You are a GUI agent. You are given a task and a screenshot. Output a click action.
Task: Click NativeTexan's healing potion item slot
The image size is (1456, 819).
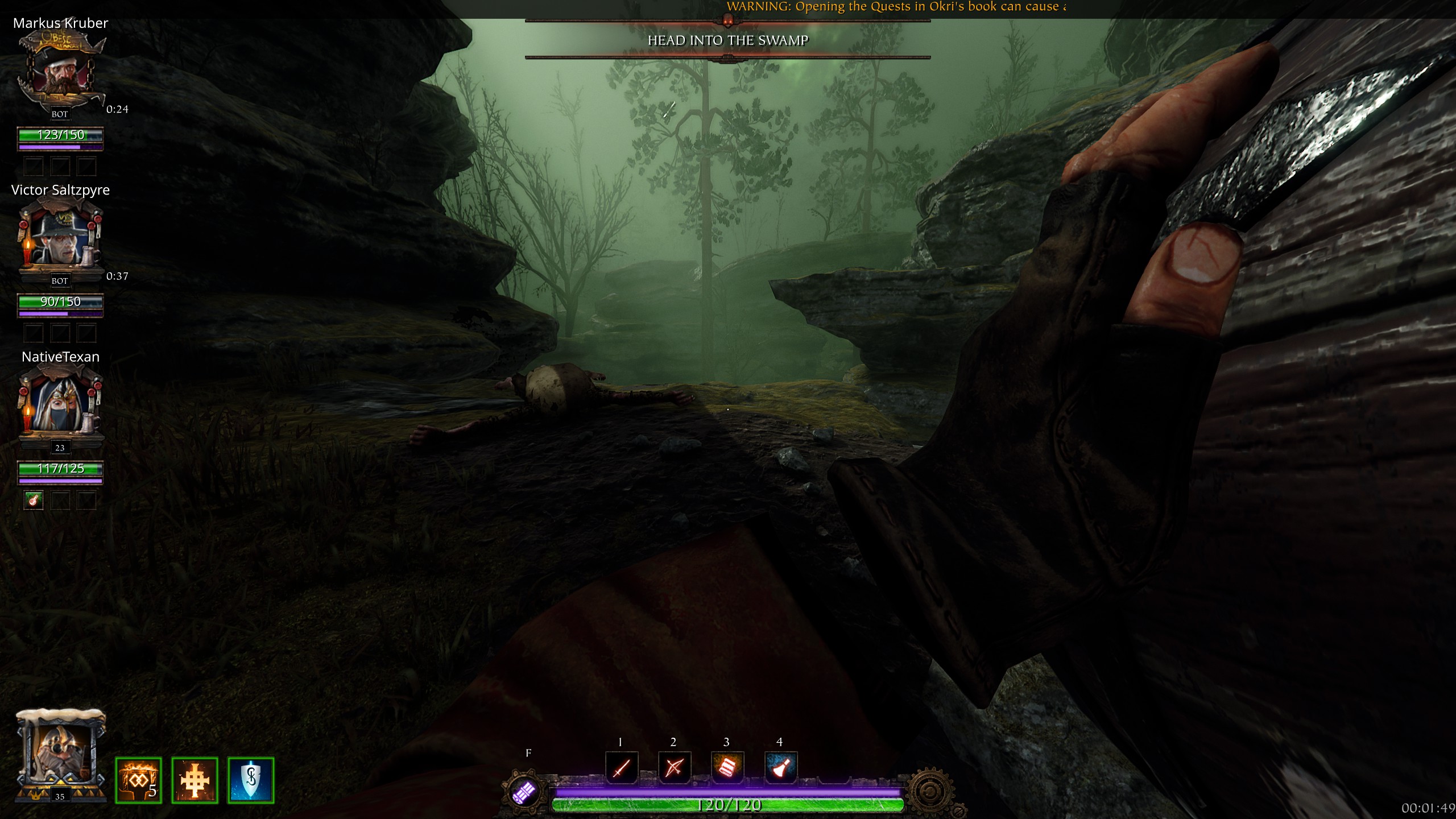pyautogui.click(x=34, y=500)
